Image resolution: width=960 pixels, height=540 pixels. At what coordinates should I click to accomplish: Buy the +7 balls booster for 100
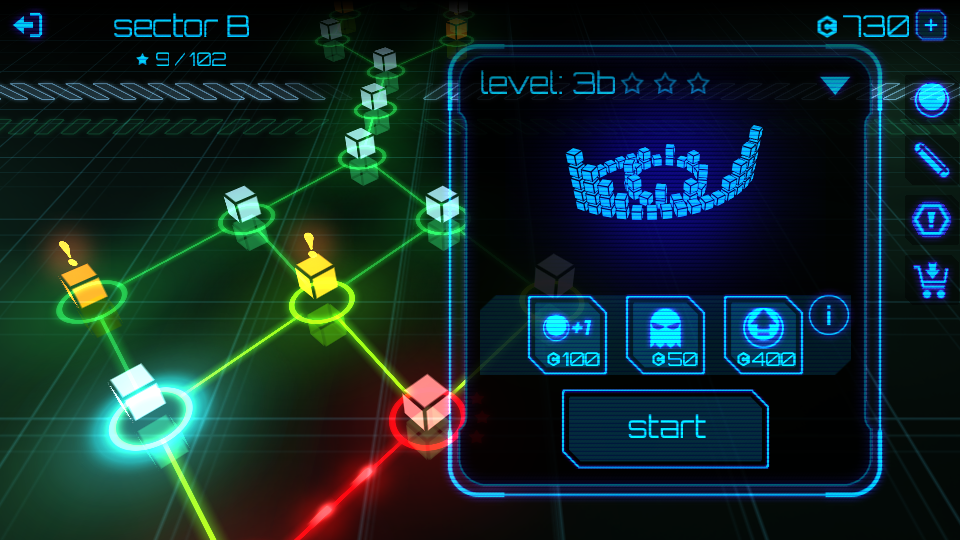tap(567, 335)
